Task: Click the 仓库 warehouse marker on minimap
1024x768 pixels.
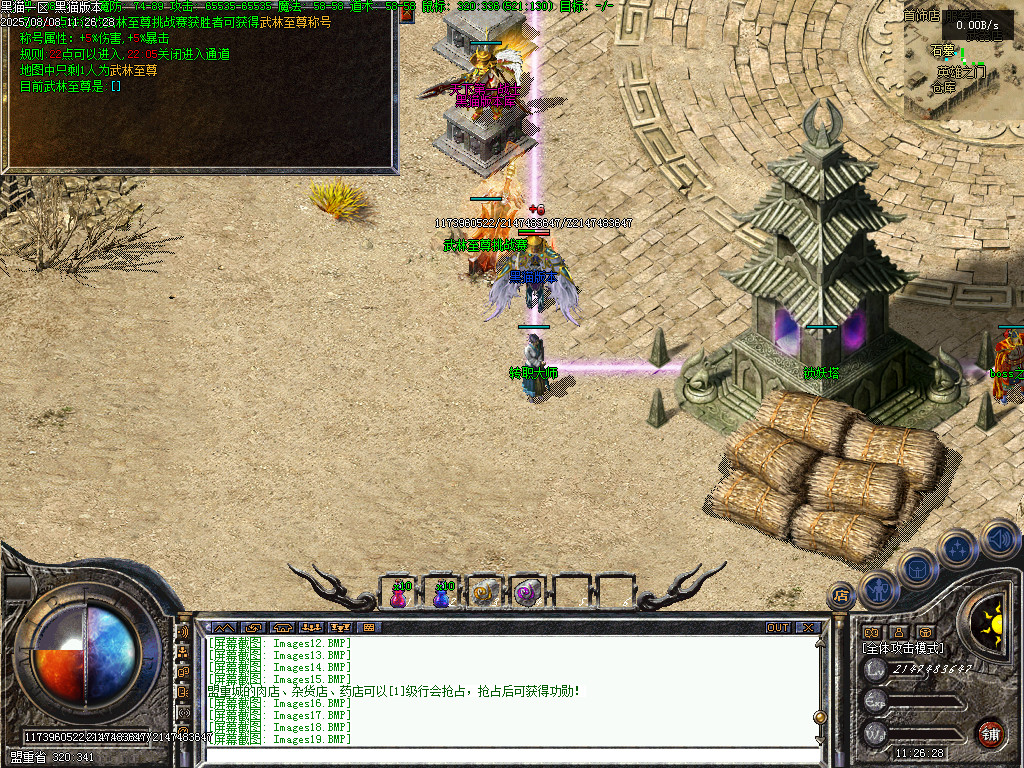Action: click(943, 87)
